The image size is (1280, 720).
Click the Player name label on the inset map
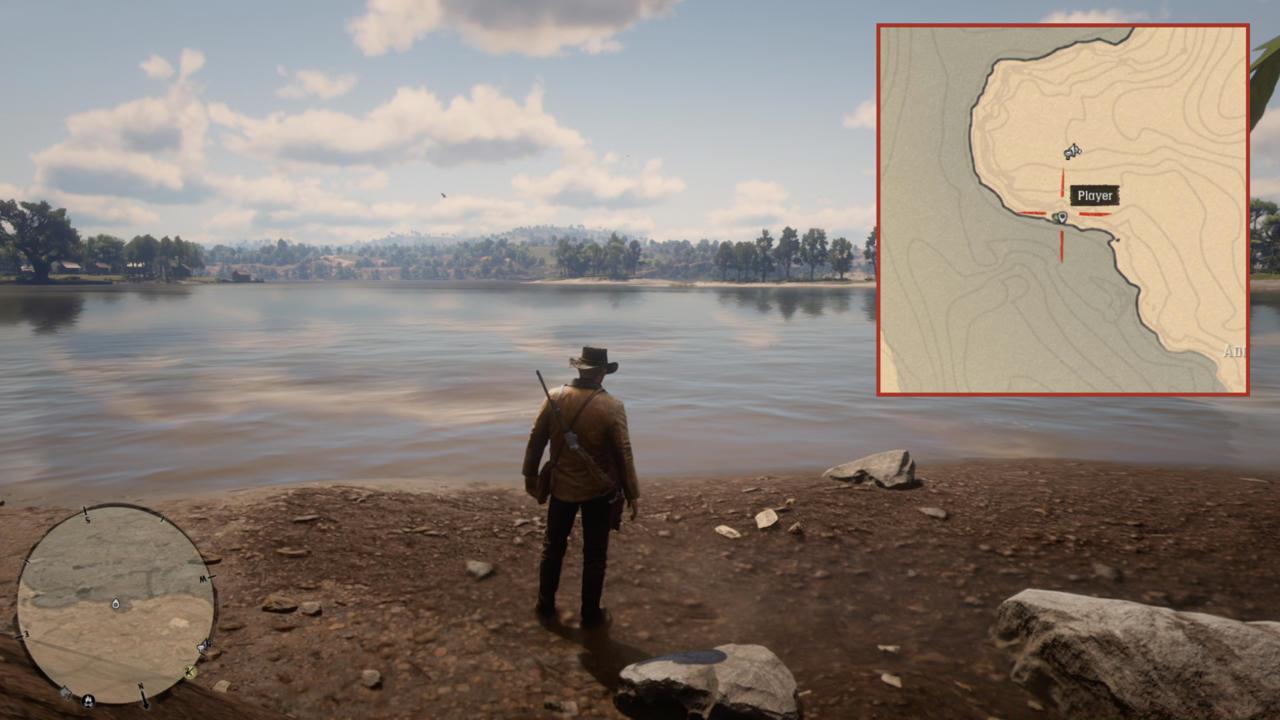(1095, 193)
